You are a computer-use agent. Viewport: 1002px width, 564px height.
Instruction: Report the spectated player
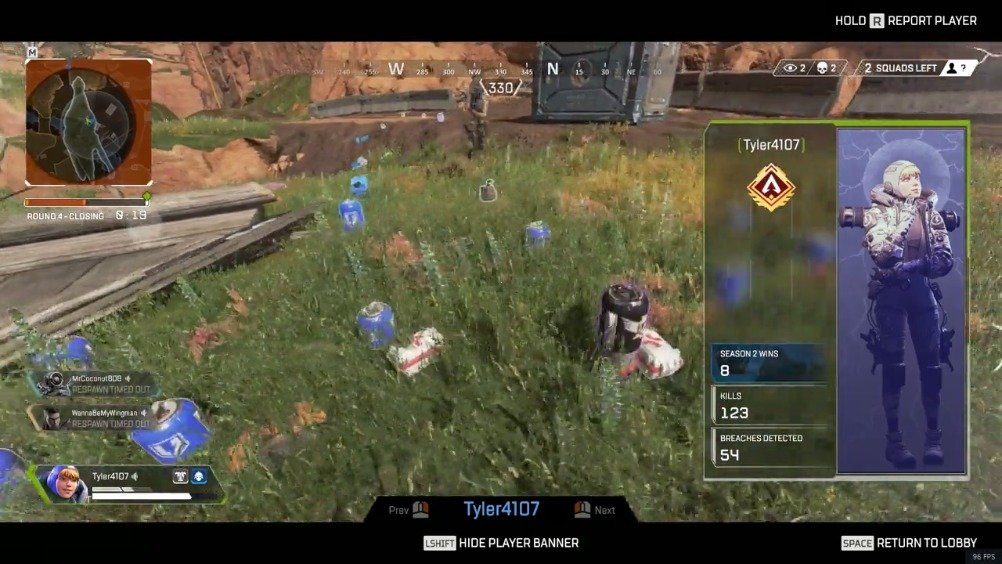(x=905, y=20)
